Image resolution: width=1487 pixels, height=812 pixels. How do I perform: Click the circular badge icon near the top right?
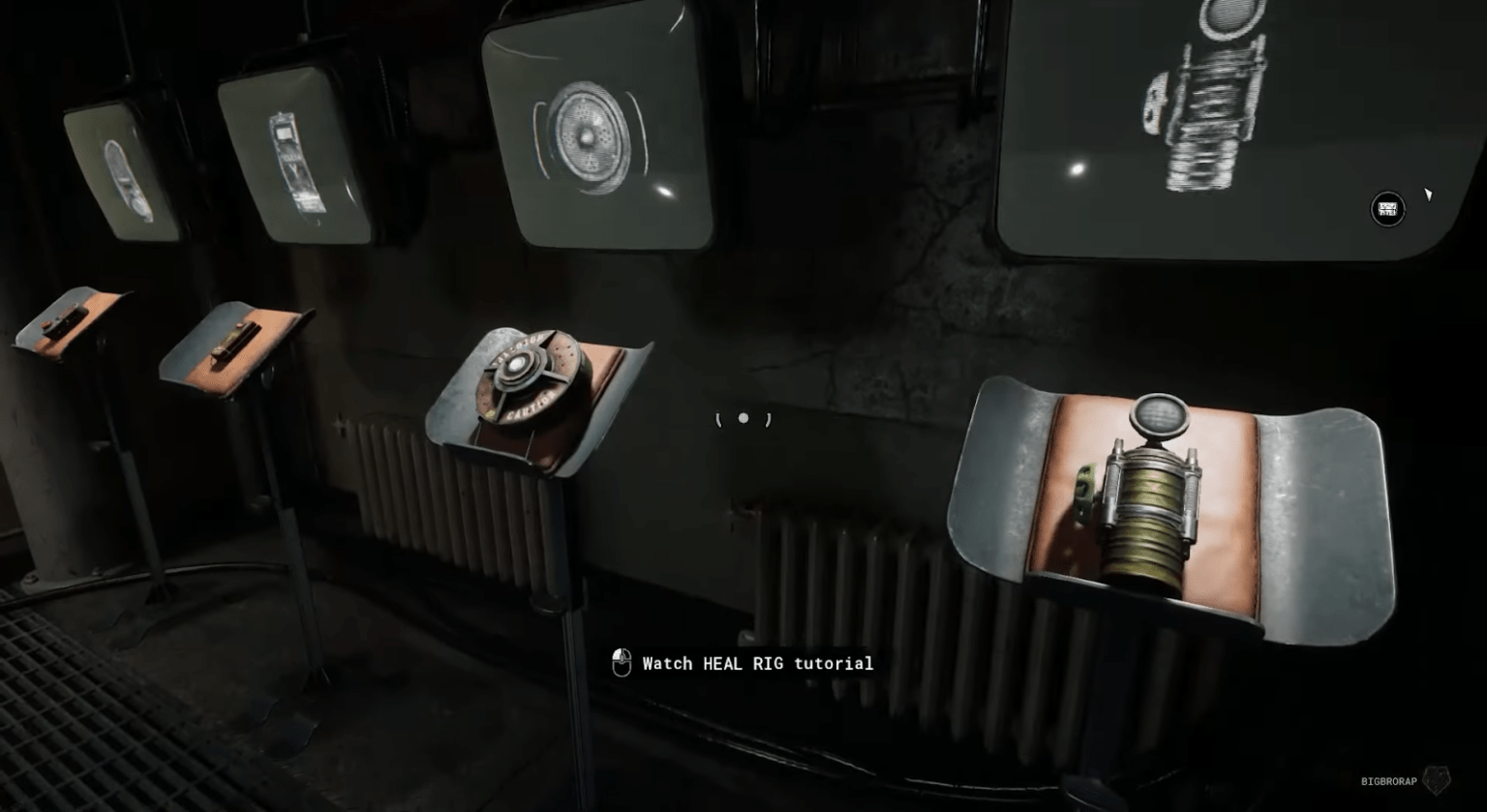pyautogui.click(x=1386, y=209)
